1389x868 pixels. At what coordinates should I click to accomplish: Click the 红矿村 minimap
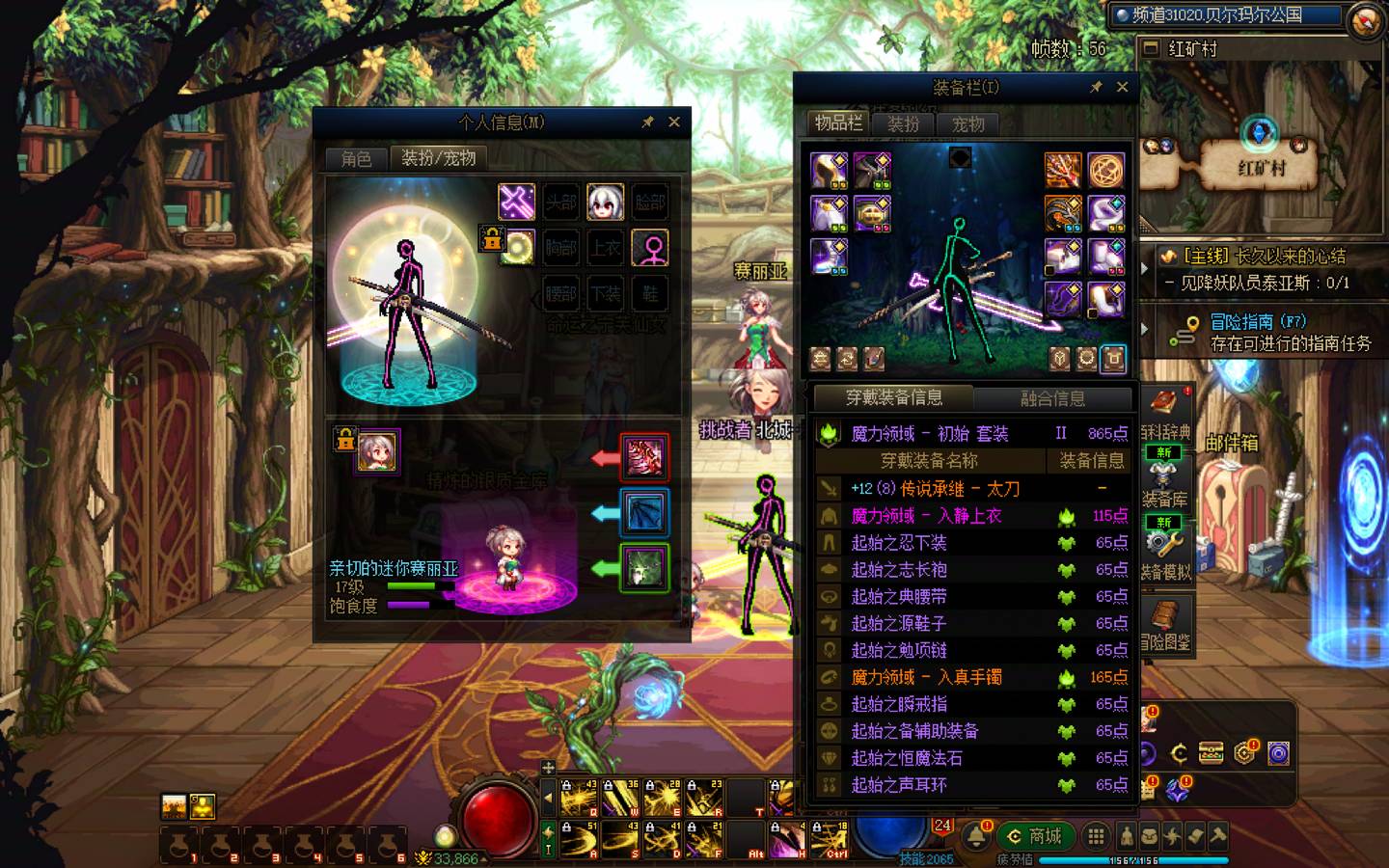tap(1260, 154)
